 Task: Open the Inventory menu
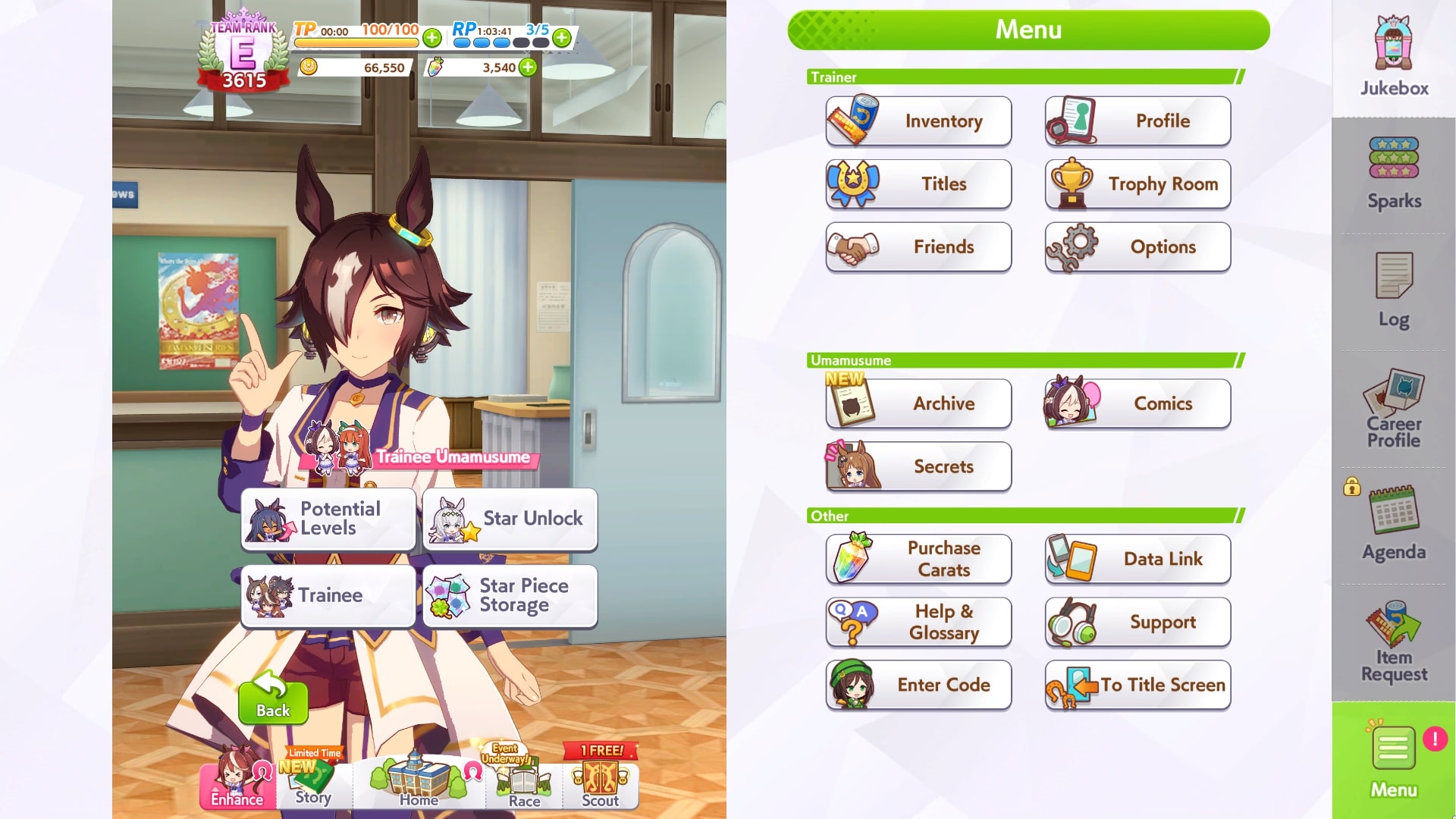click(x=918, y=121)
